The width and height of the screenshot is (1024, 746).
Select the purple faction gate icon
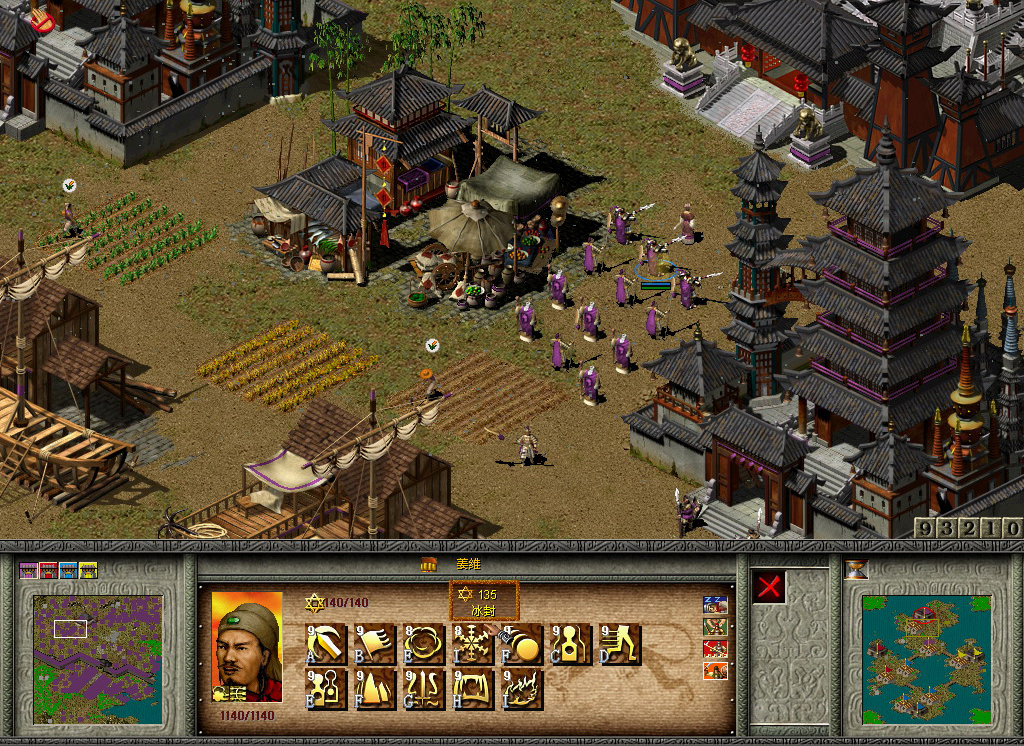coord(28,571)
